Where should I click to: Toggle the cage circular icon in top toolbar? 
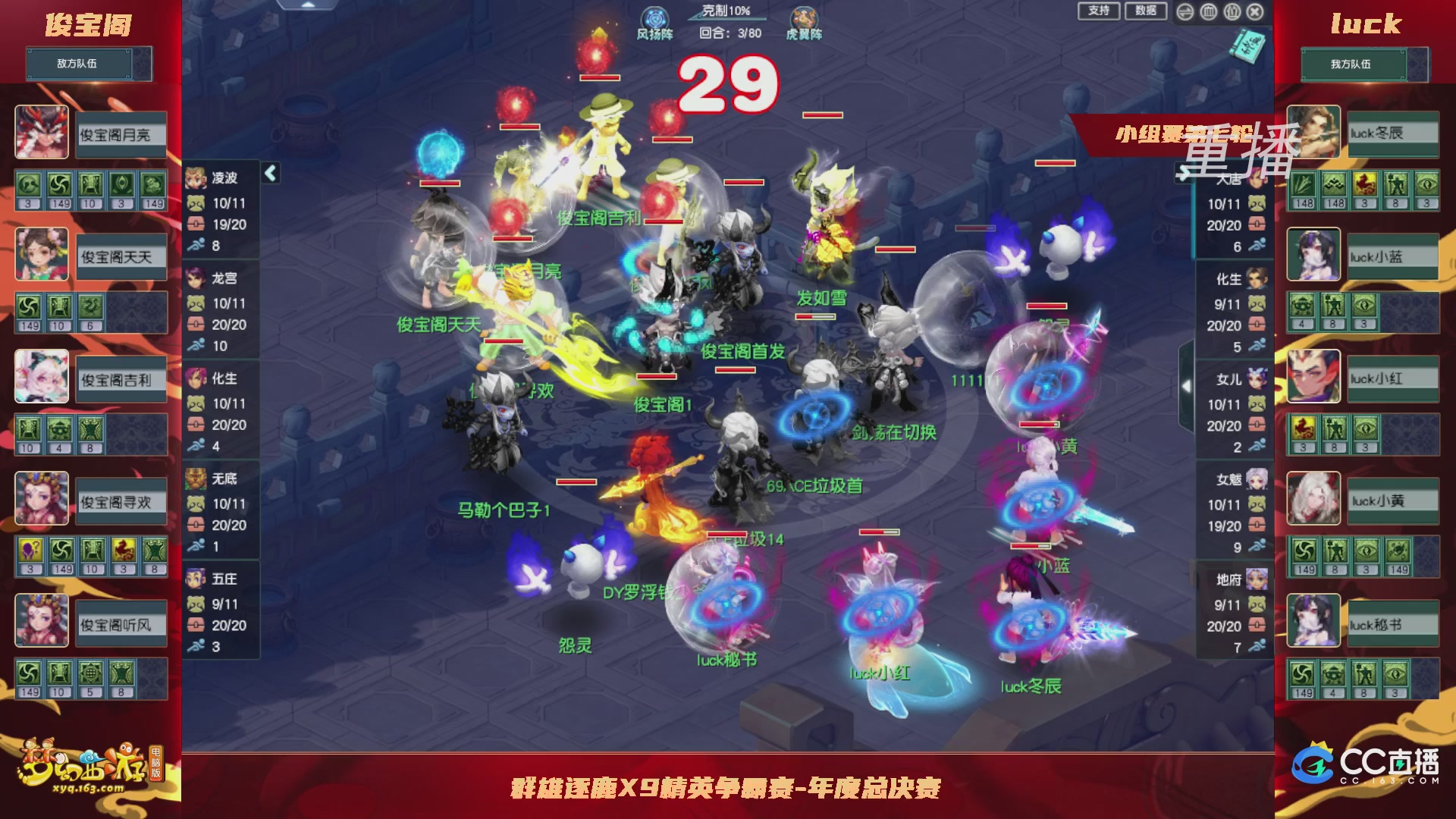[1209, 12]
